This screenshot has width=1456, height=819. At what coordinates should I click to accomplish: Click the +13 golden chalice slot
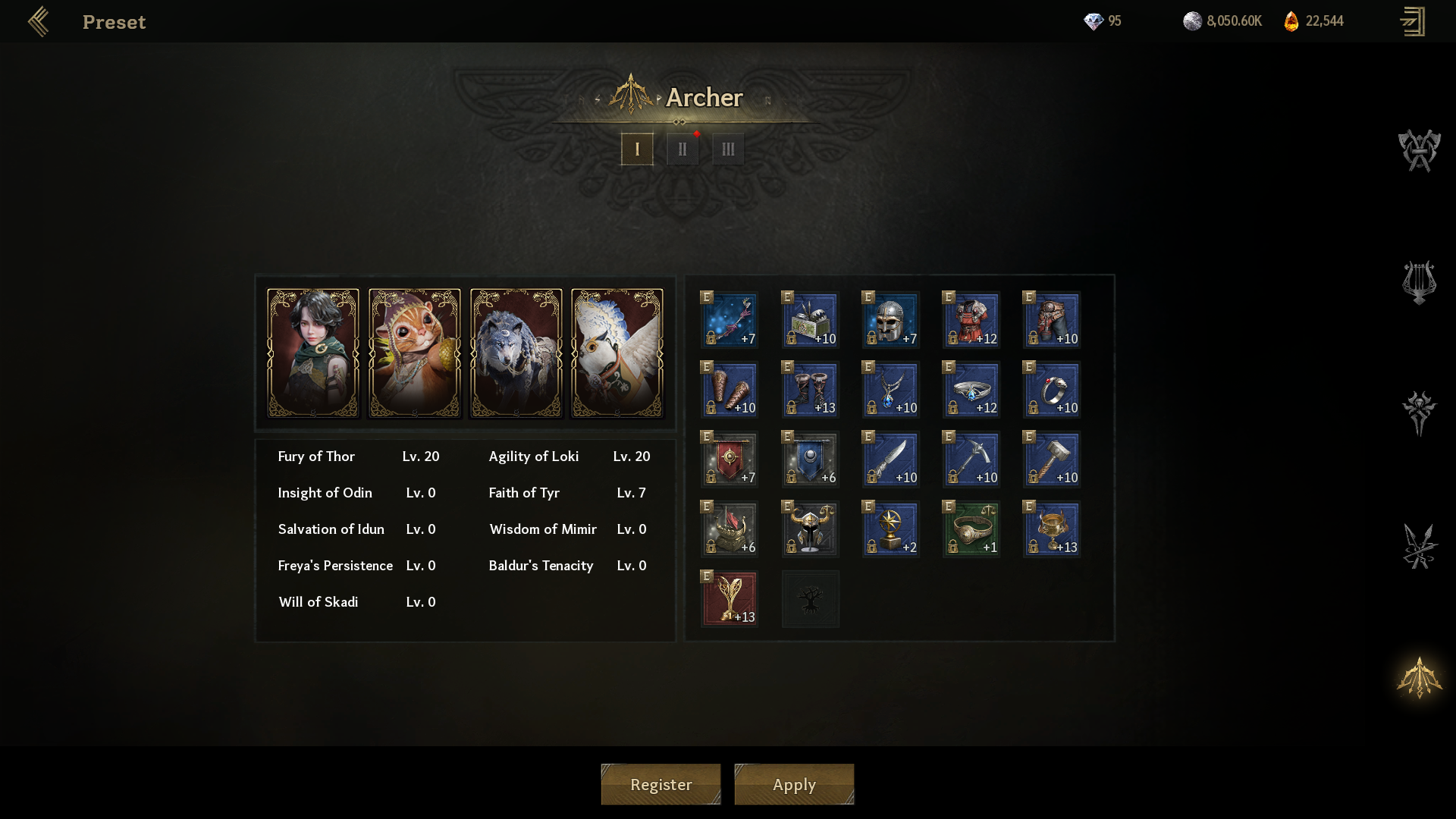click(x=1051, y=529)
